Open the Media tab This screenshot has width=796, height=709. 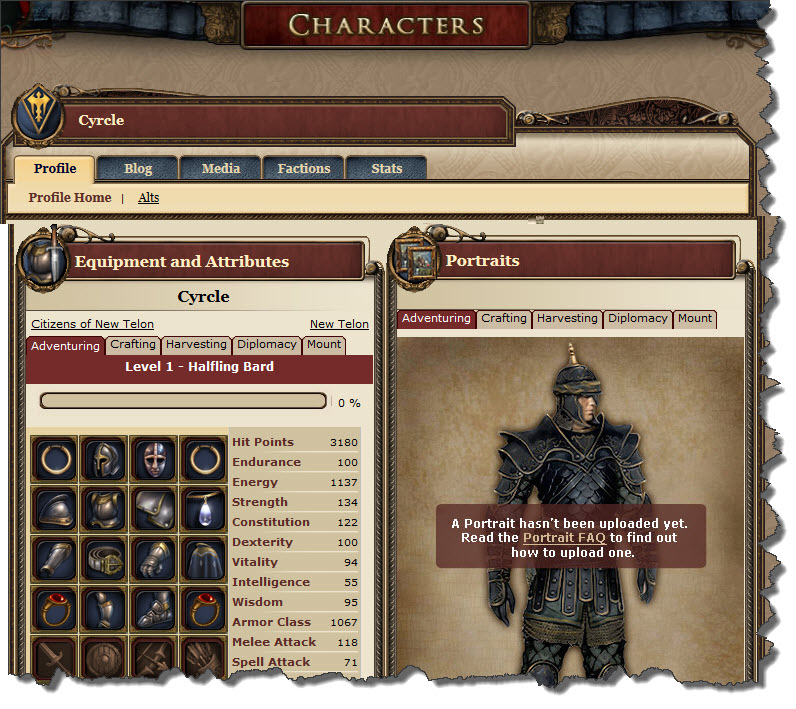tap(221, 168)
